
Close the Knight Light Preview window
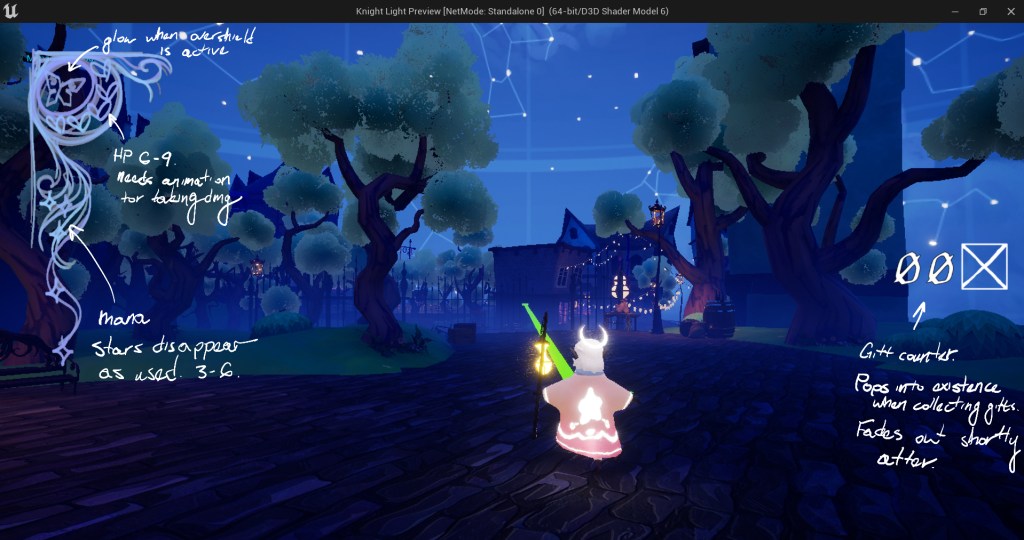coord(1008,11)
